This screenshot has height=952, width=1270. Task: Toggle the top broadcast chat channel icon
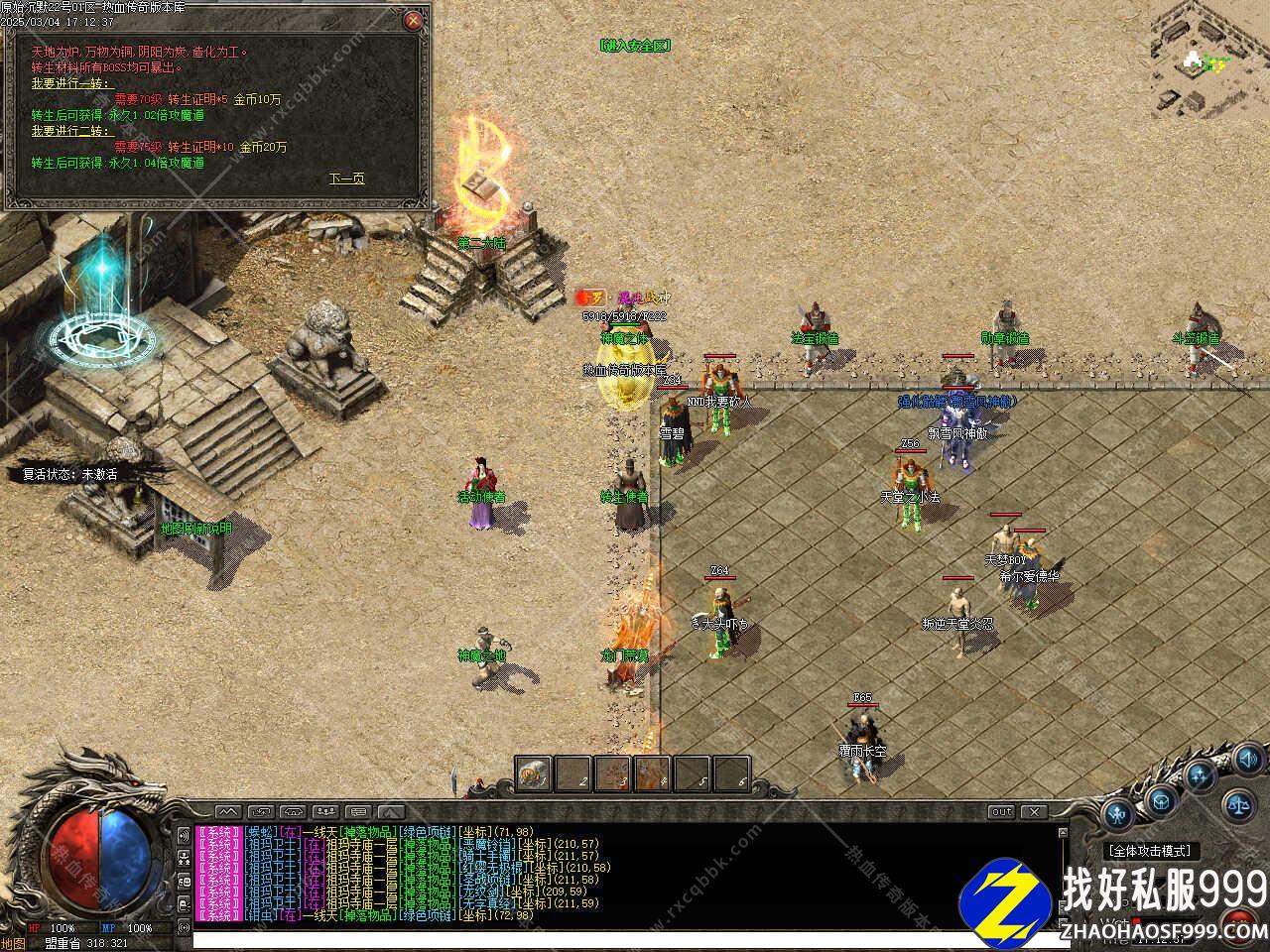pos(184,834)
